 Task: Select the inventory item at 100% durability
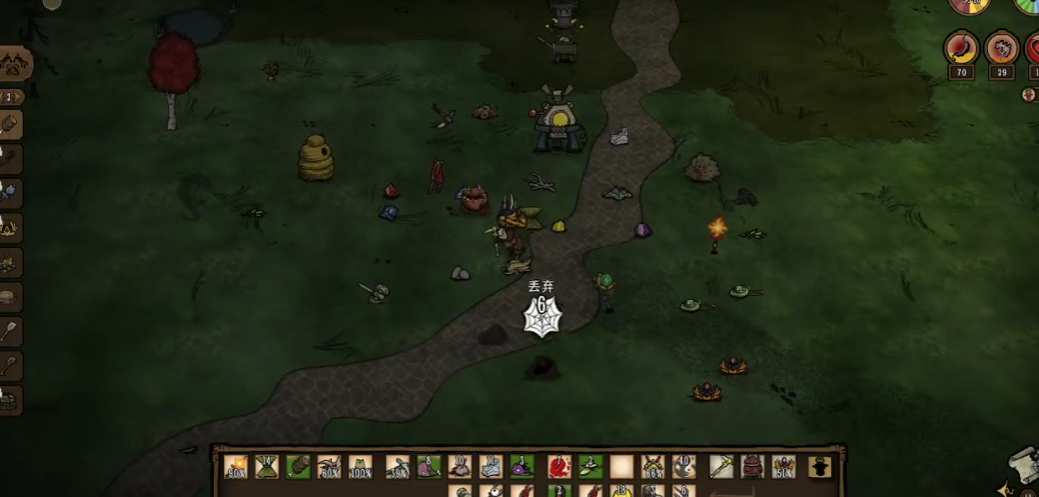tap(360, 466)
